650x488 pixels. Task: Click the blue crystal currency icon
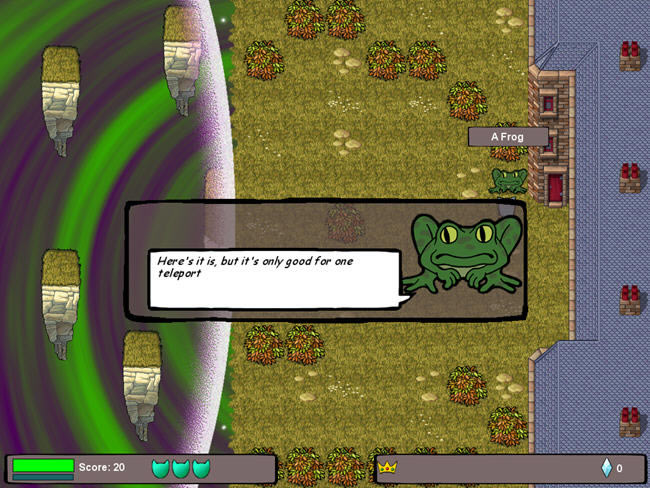pyautogui.click(x=606, y=467)
